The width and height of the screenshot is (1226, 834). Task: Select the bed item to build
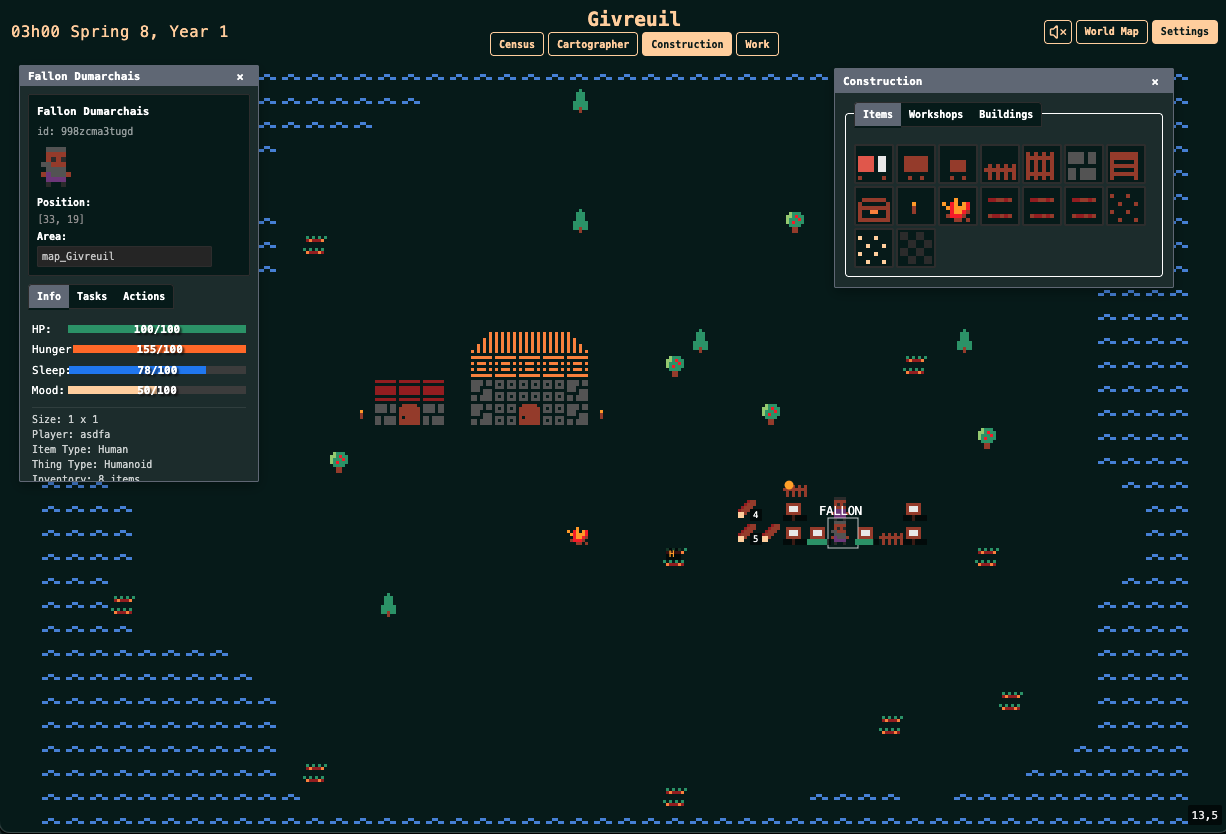873,164
